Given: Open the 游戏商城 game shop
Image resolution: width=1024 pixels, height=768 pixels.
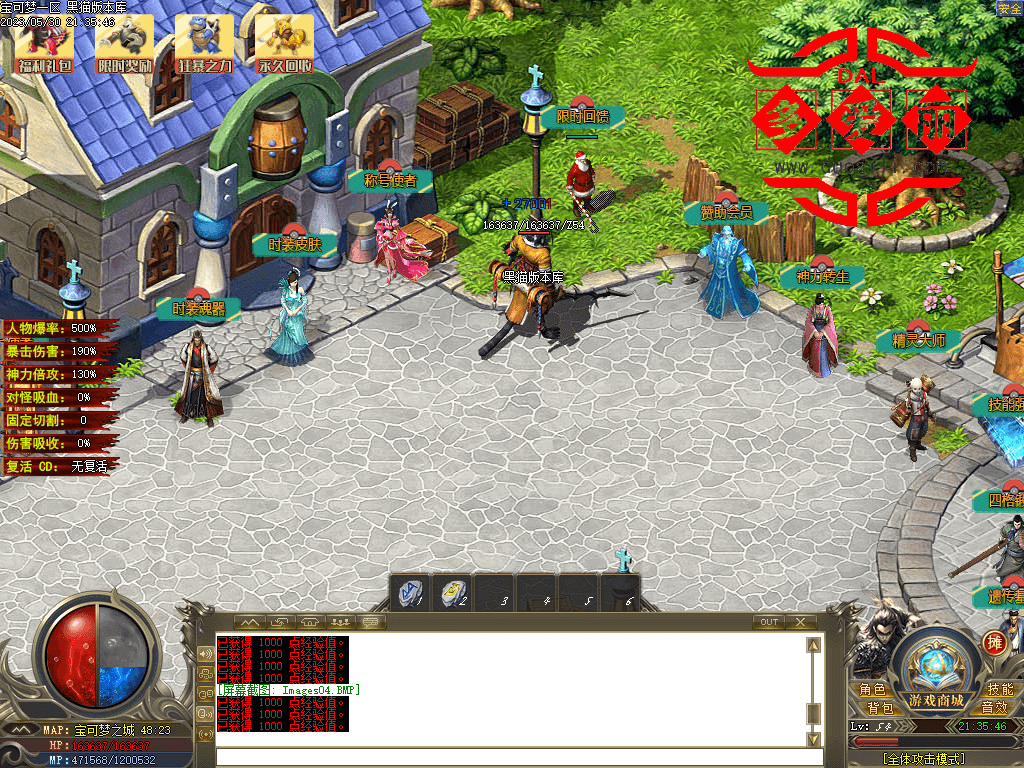Looking at the screenshot, I should pos(936,699).
